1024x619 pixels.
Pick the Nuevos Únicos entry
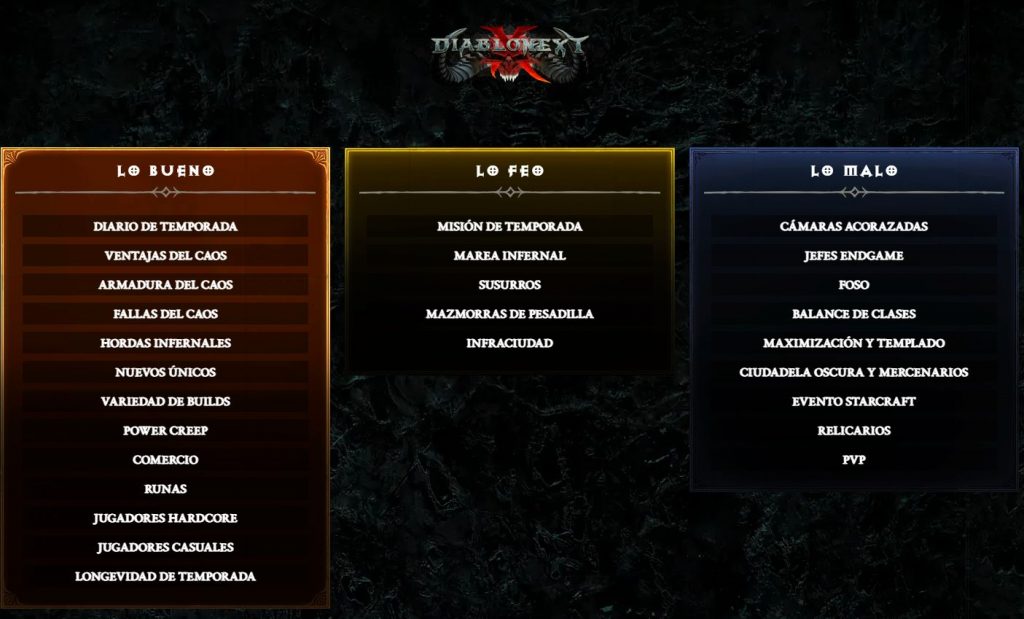[x=165, y=372]
